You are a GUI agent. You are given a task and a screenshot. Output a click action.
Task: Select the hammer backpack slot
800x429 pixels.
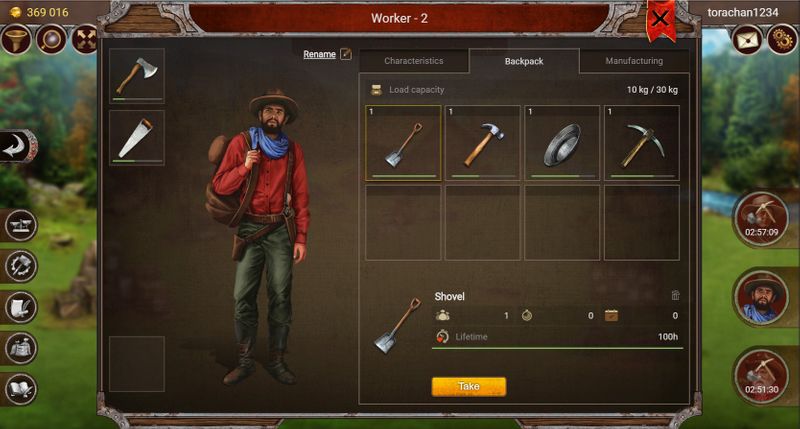tap(482, 142)
